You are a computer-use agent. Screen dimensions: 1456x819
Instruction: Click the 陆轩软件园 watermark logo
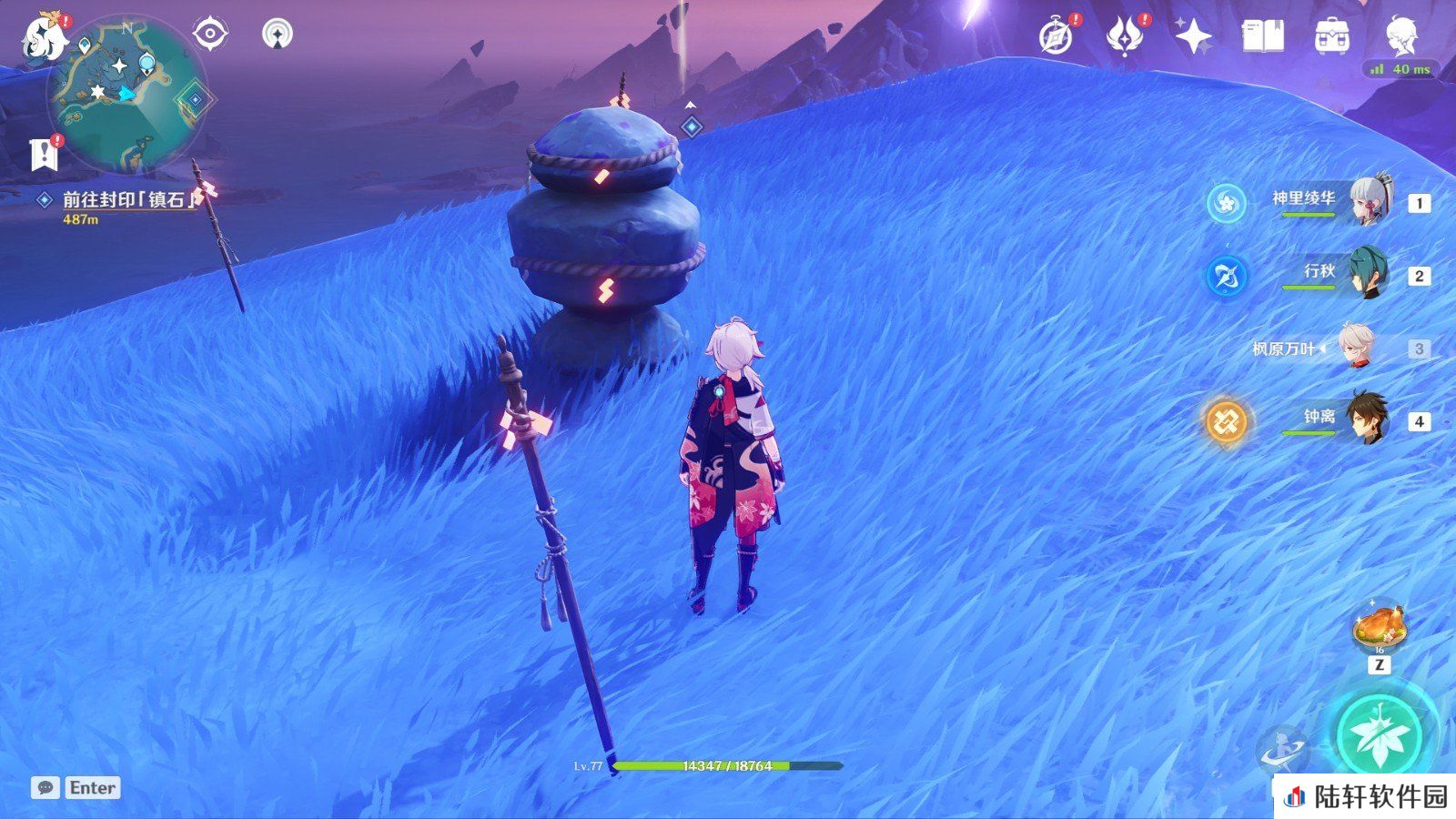pos(1365,797)
